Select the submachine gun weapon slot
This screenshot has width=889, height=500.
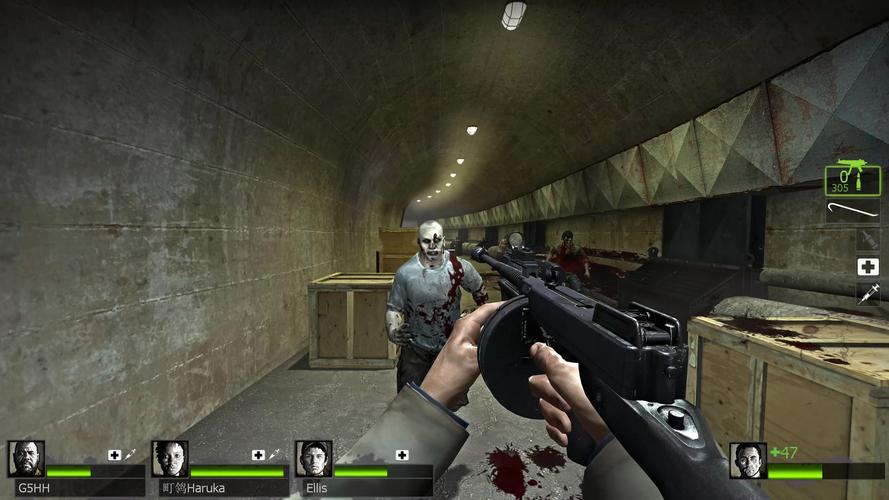click(x=852, y=180)
